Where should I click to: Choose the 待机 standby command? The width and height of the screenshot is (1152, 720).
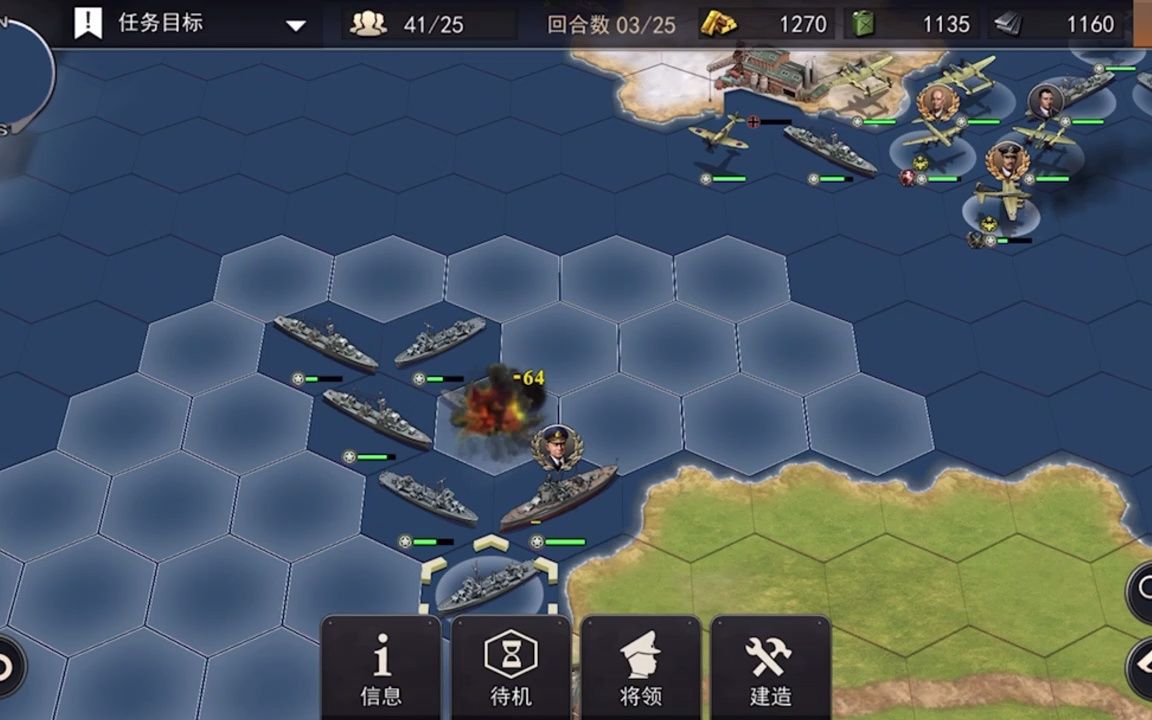(x=510, y=668)
